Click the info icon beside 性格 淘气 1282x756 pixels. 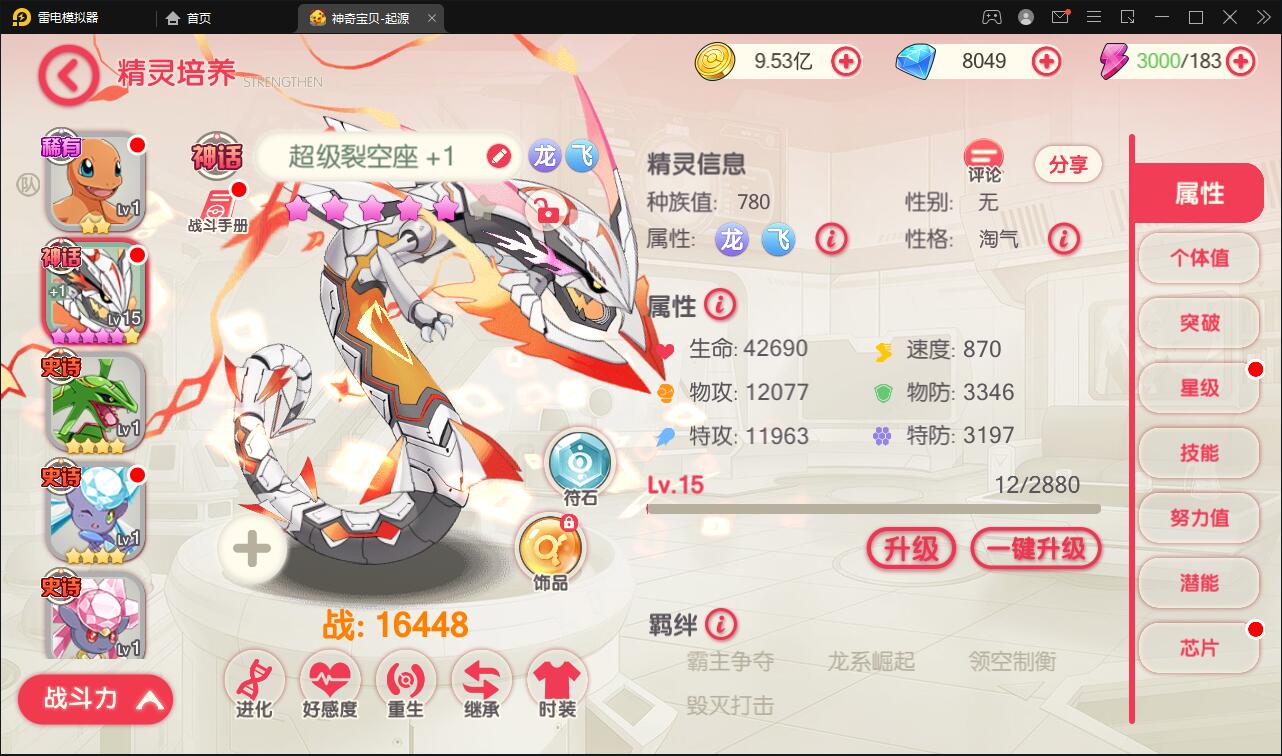pos(1065,240)
